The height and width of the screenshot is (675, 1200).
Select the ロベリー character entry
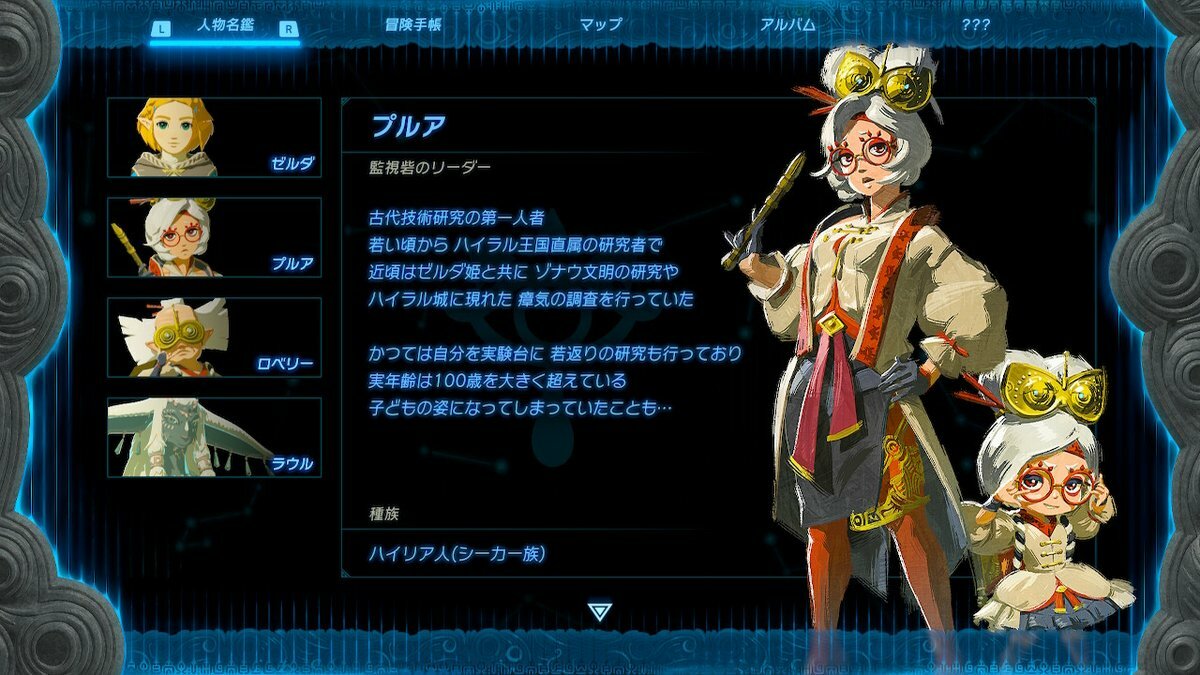214,337
